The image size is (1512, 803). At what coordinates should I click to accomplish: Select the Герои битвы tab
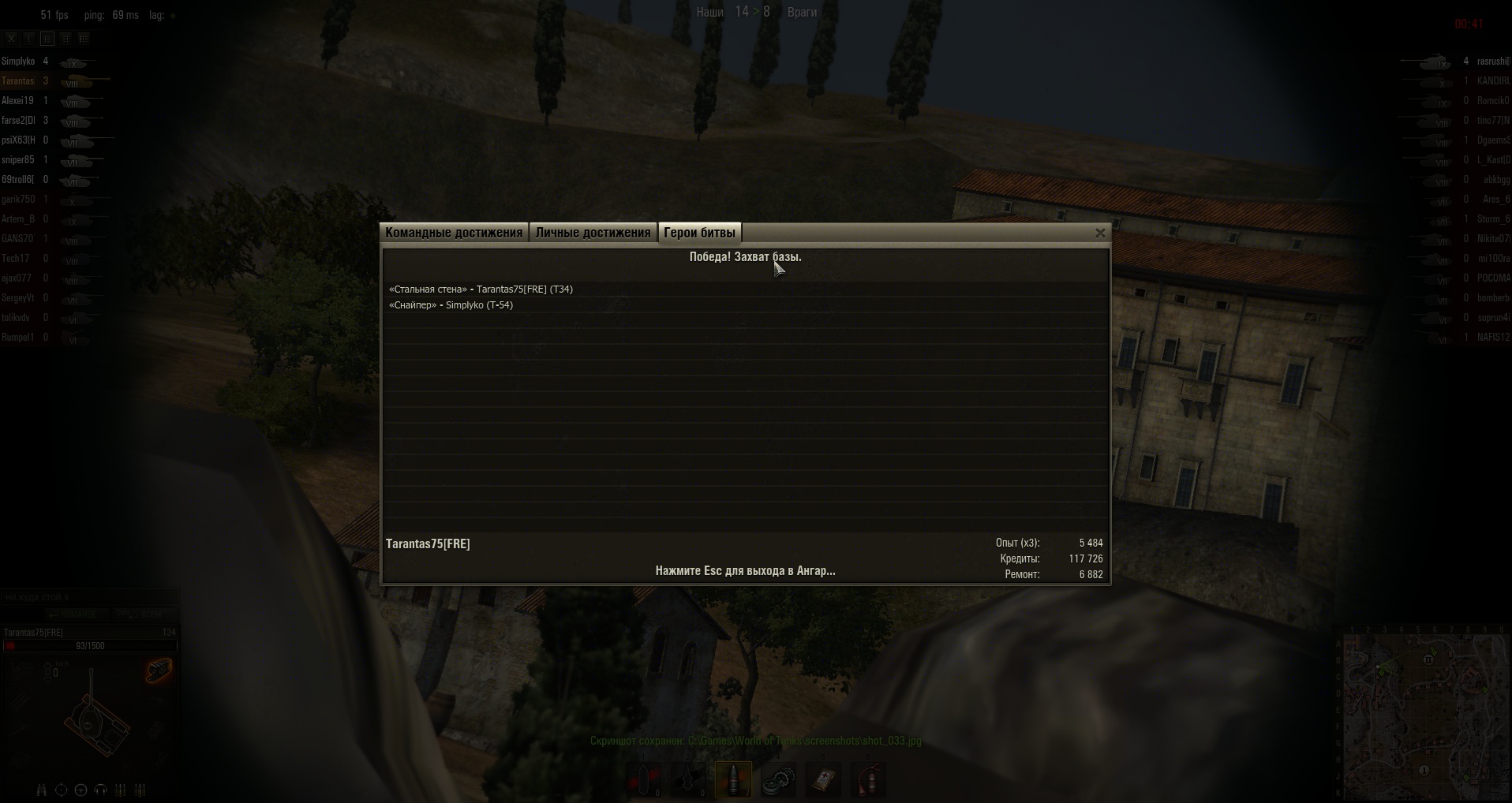699,233
